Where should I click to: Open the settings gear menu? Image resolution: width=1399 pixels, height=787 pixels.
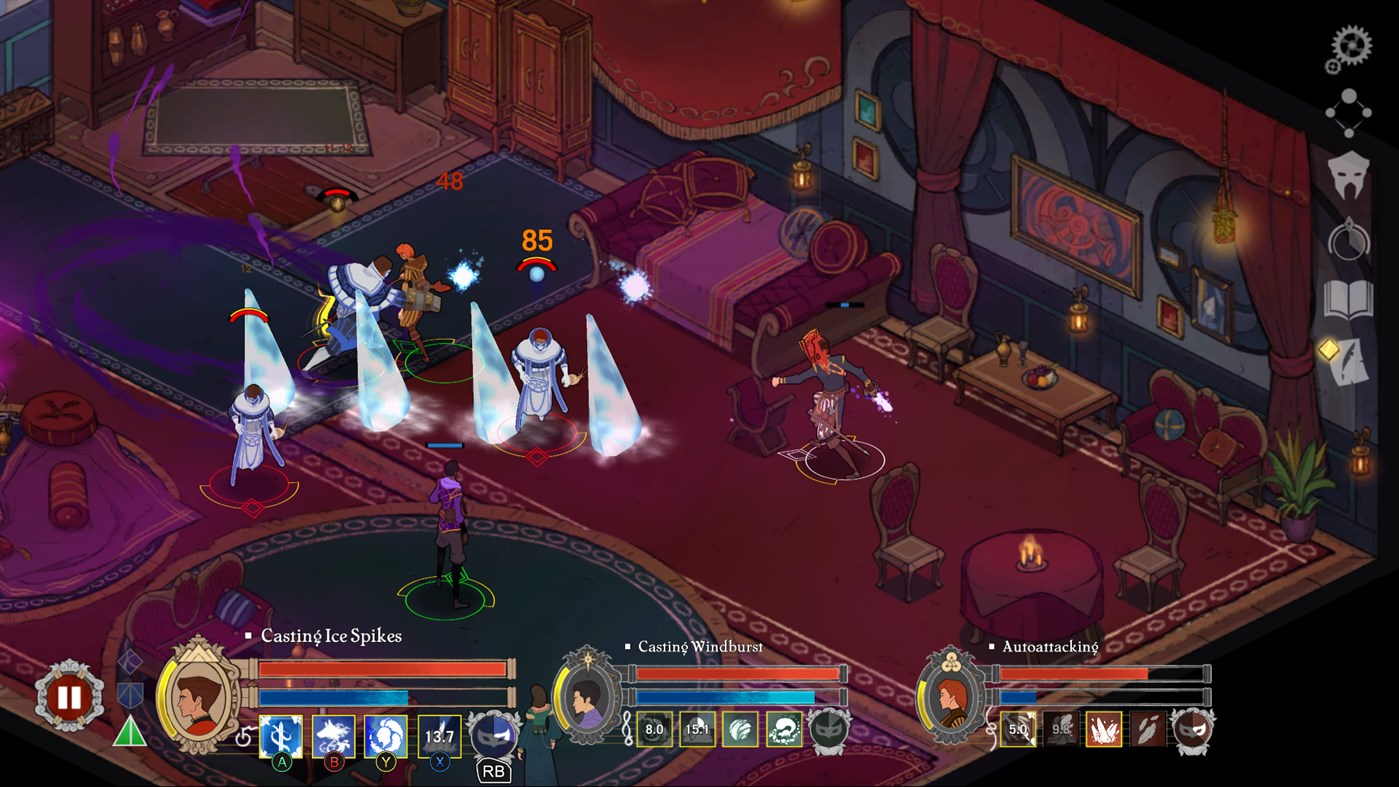(1353, 45)
